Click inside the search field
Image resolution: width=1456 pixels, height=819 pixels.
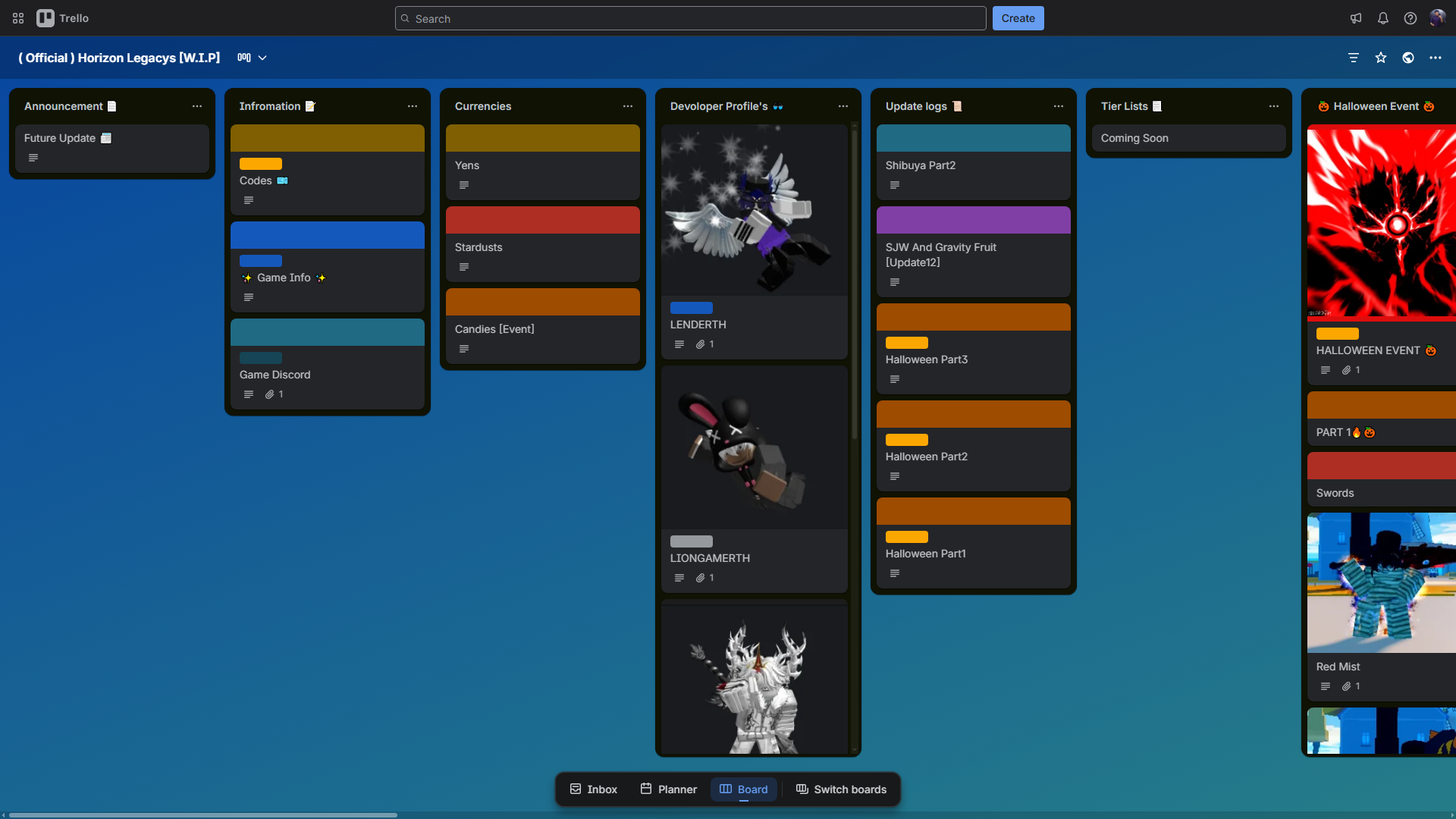click(690, 18)
